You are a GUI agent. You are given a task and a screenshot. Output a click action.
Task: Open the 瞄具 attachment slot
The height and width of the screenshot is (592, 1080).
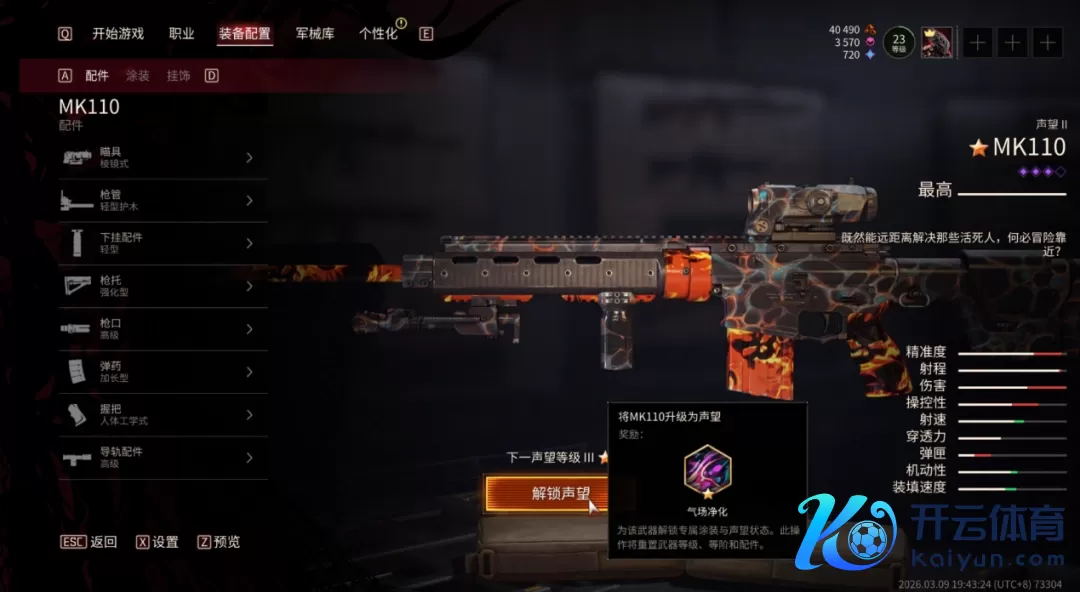click(162, 157)
